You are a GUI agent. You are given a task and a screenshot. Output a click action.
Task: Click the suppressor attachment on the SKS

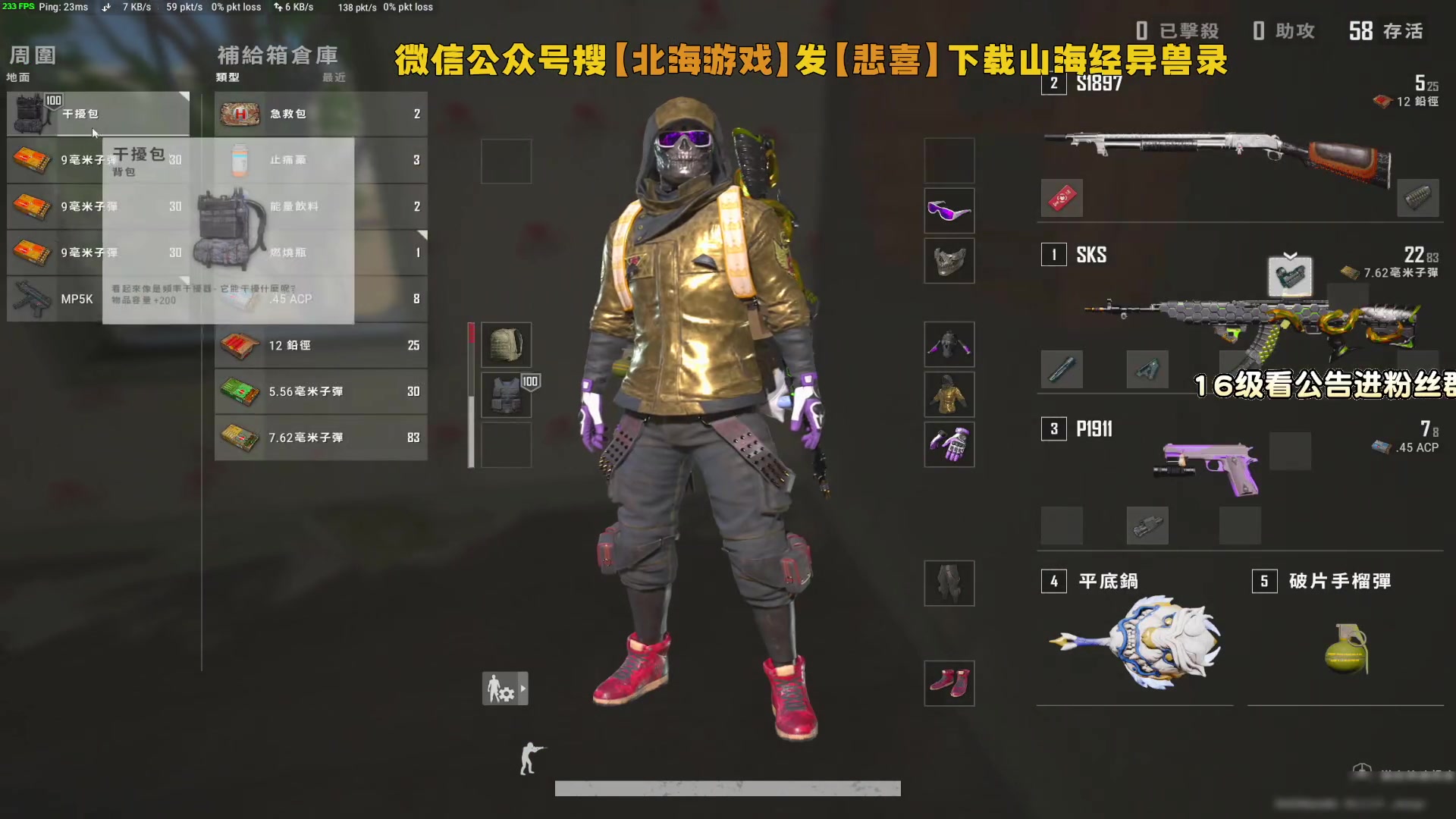click(1062, 369)
